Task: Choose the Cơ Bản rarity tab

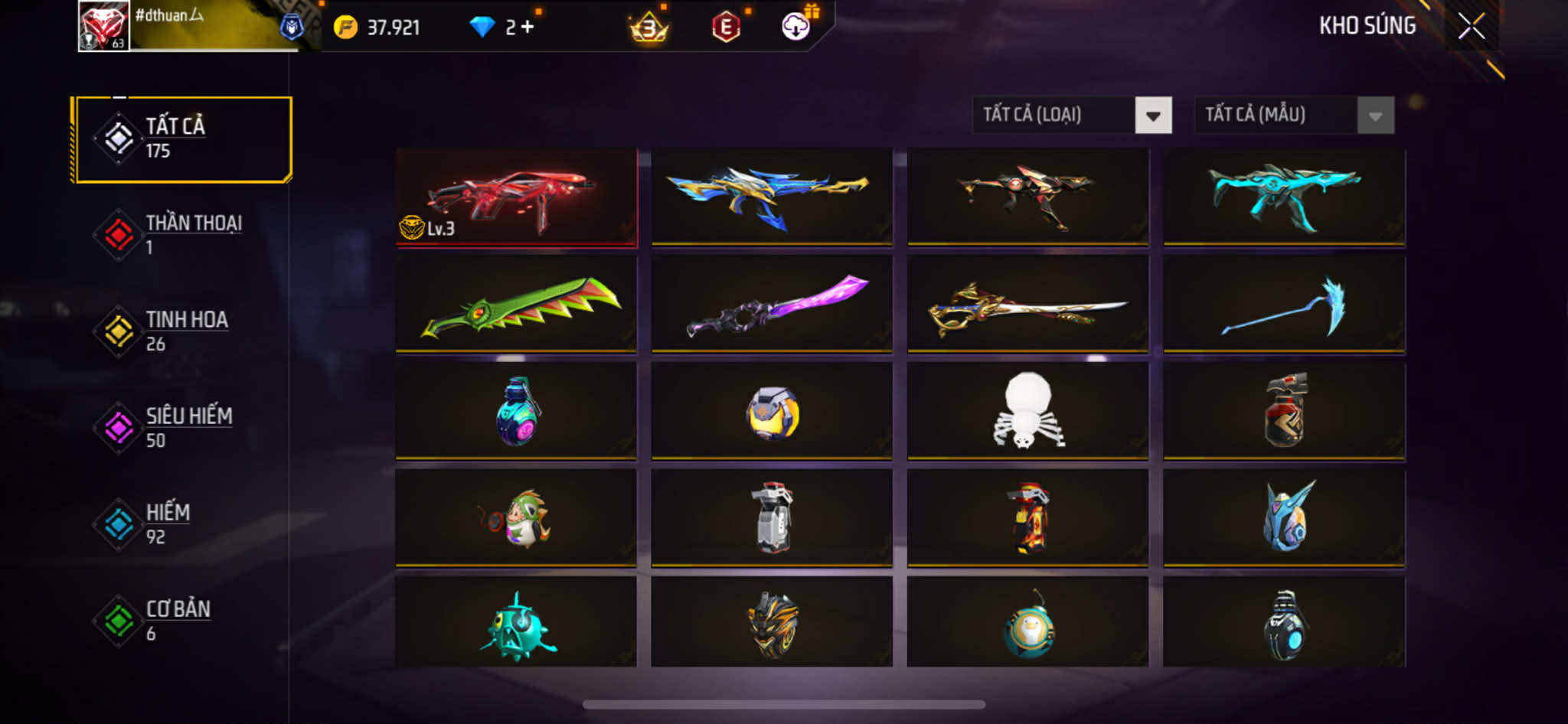Action: coord(183,621)
